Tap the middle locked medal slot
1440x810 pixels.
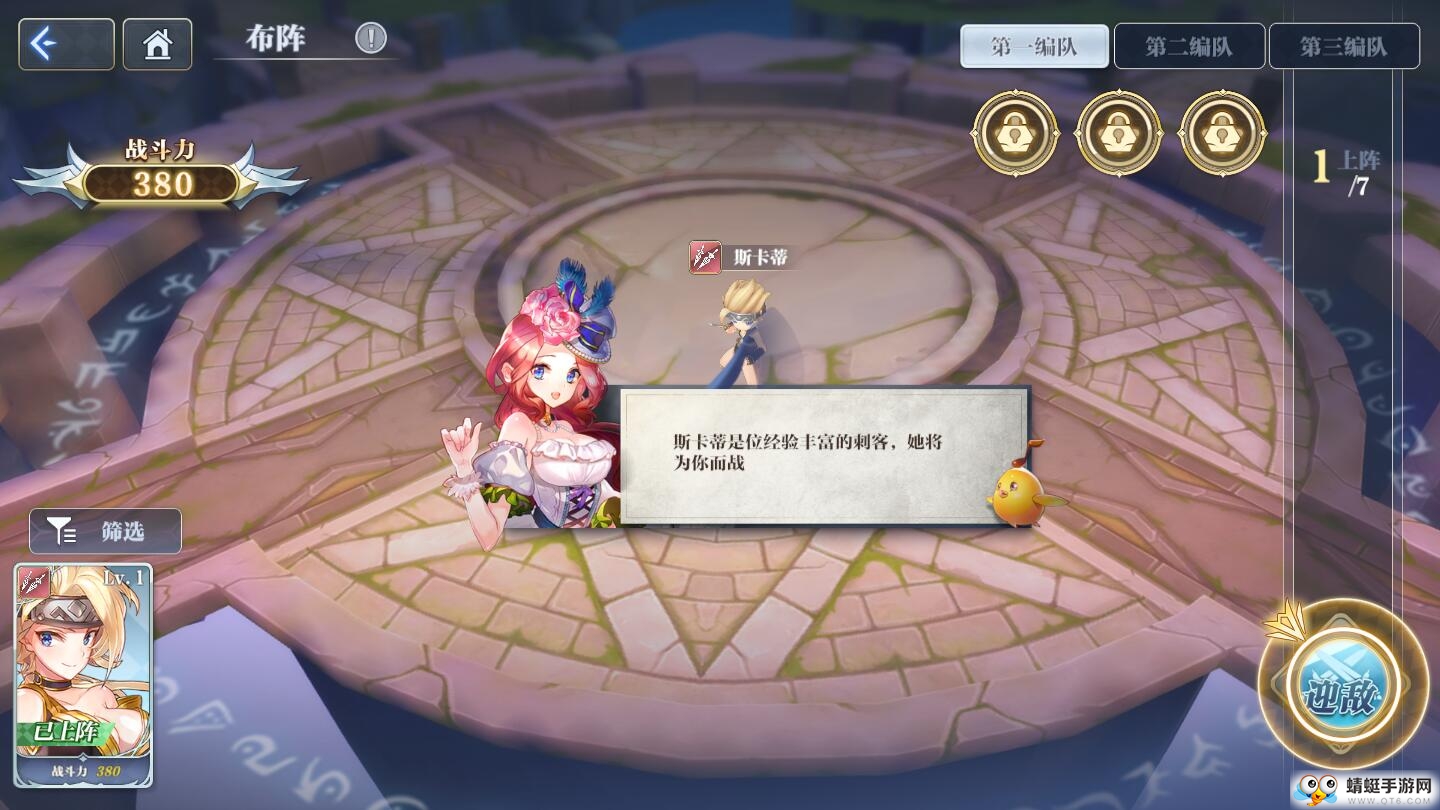(x=1119, y=133)
